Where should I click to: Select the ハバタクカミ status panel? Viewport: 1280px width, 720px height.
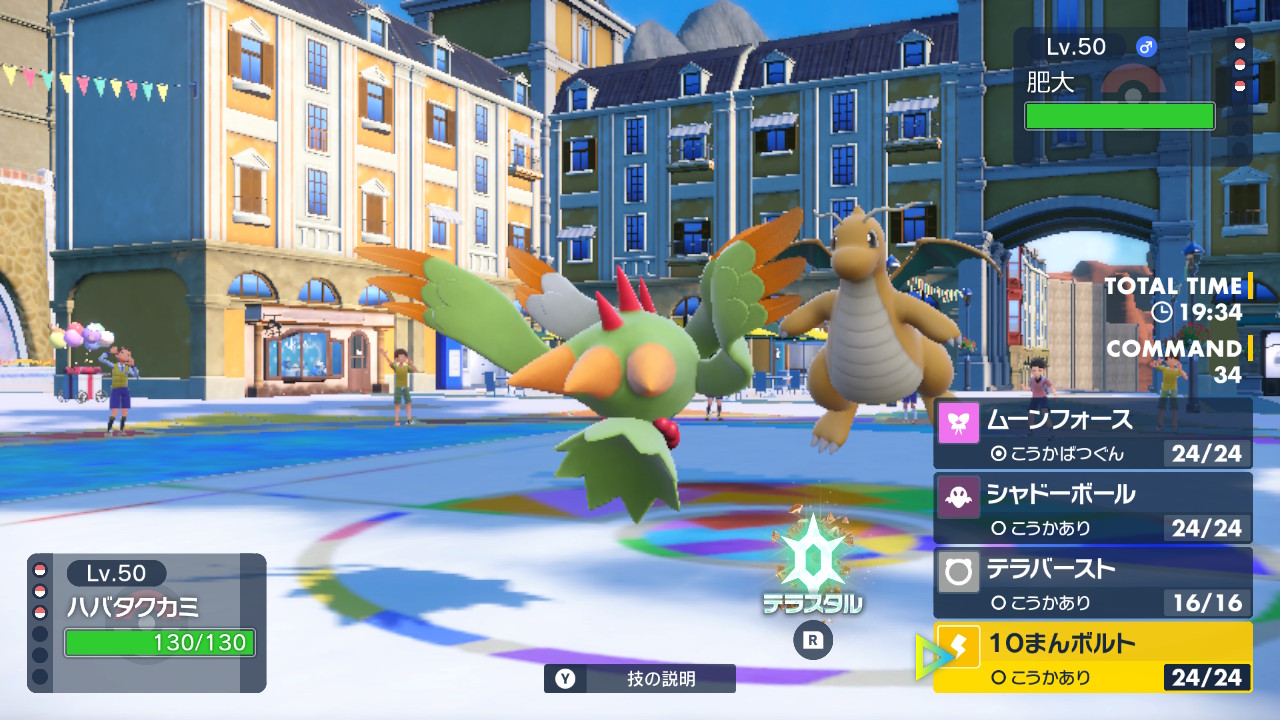coord(147,622)
